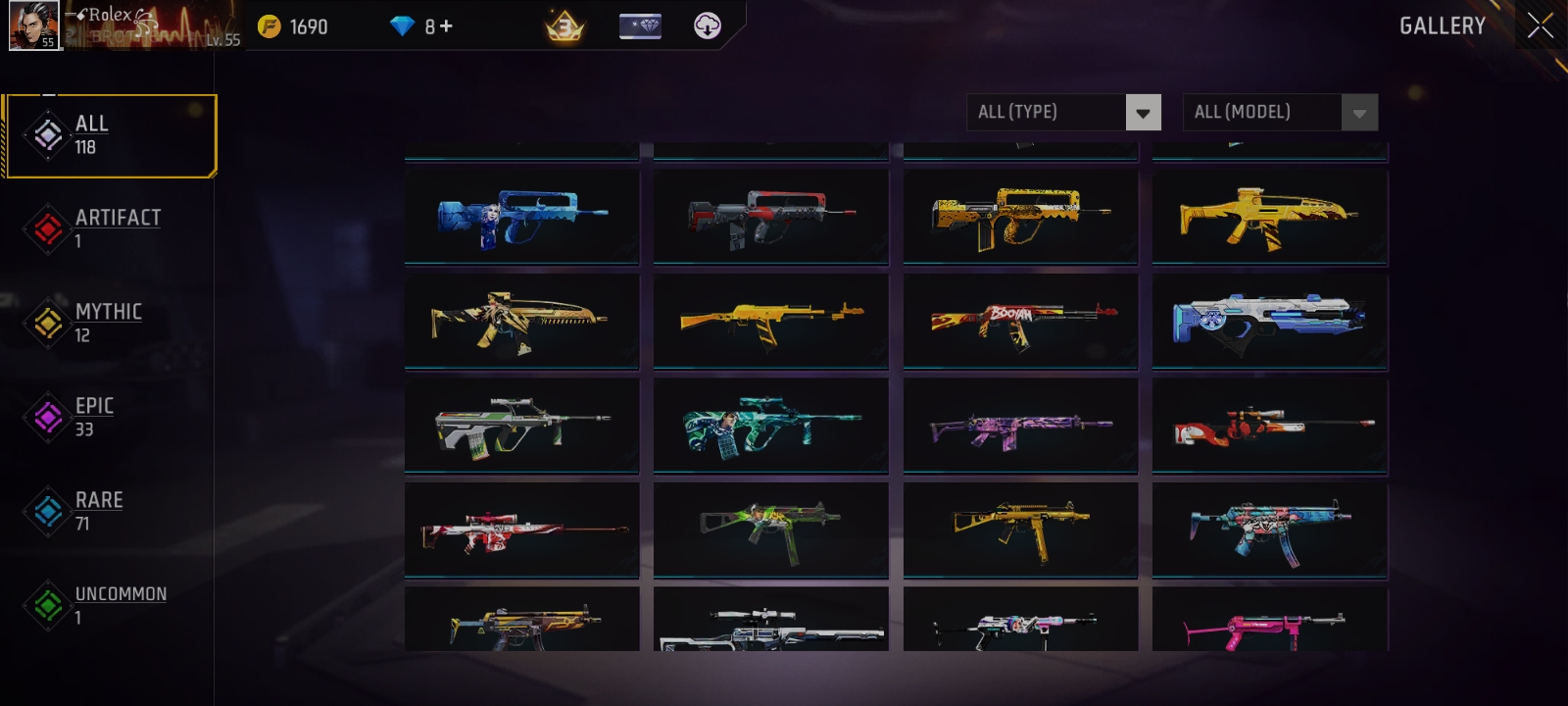The height and width of the screenshot is (706, 1568).
Task: Switch to the RARE category in sidebar
Action: (99, 500)
